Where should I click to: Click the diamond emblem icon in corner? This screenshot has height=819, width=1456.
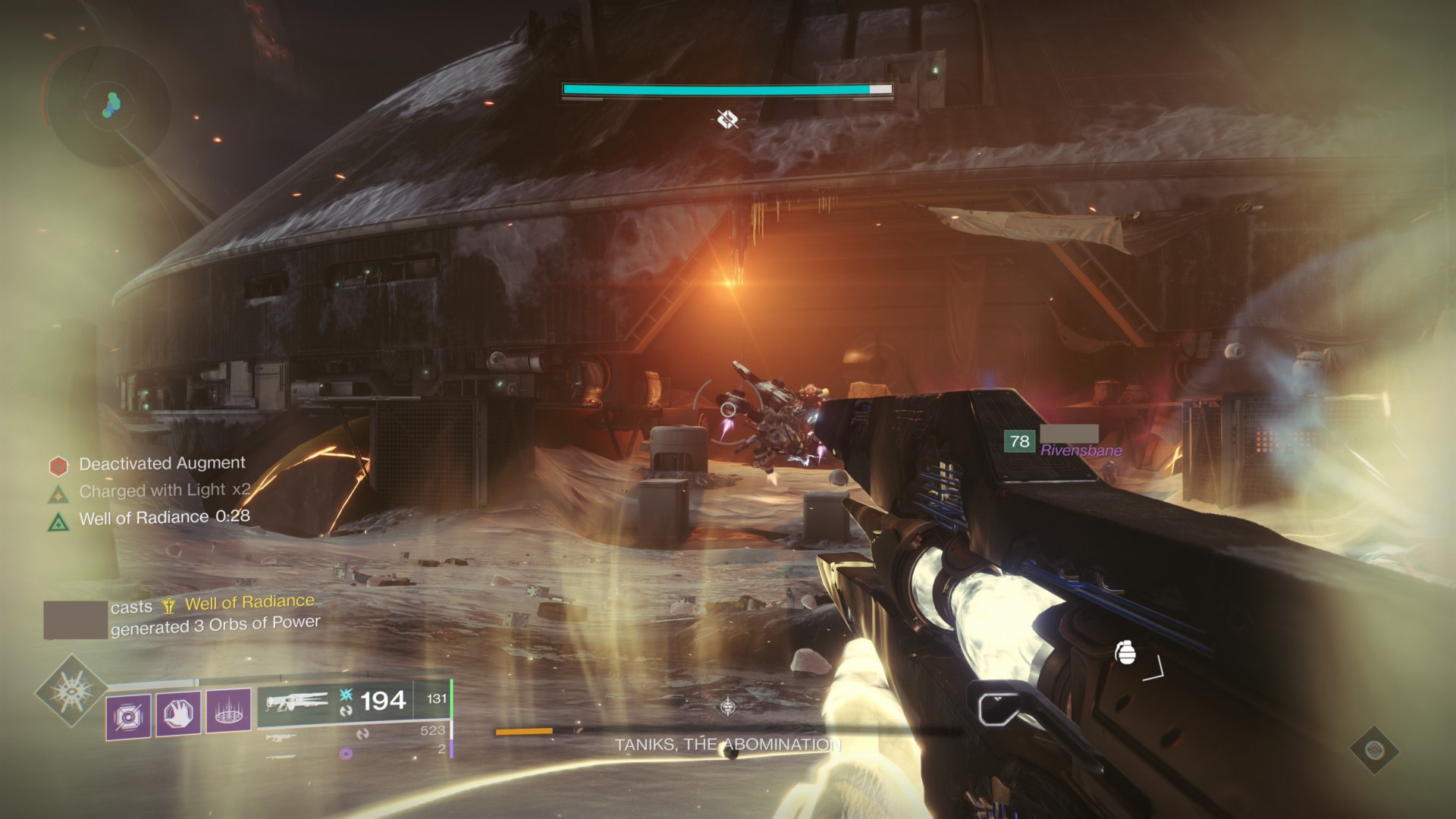point(1375,751)
